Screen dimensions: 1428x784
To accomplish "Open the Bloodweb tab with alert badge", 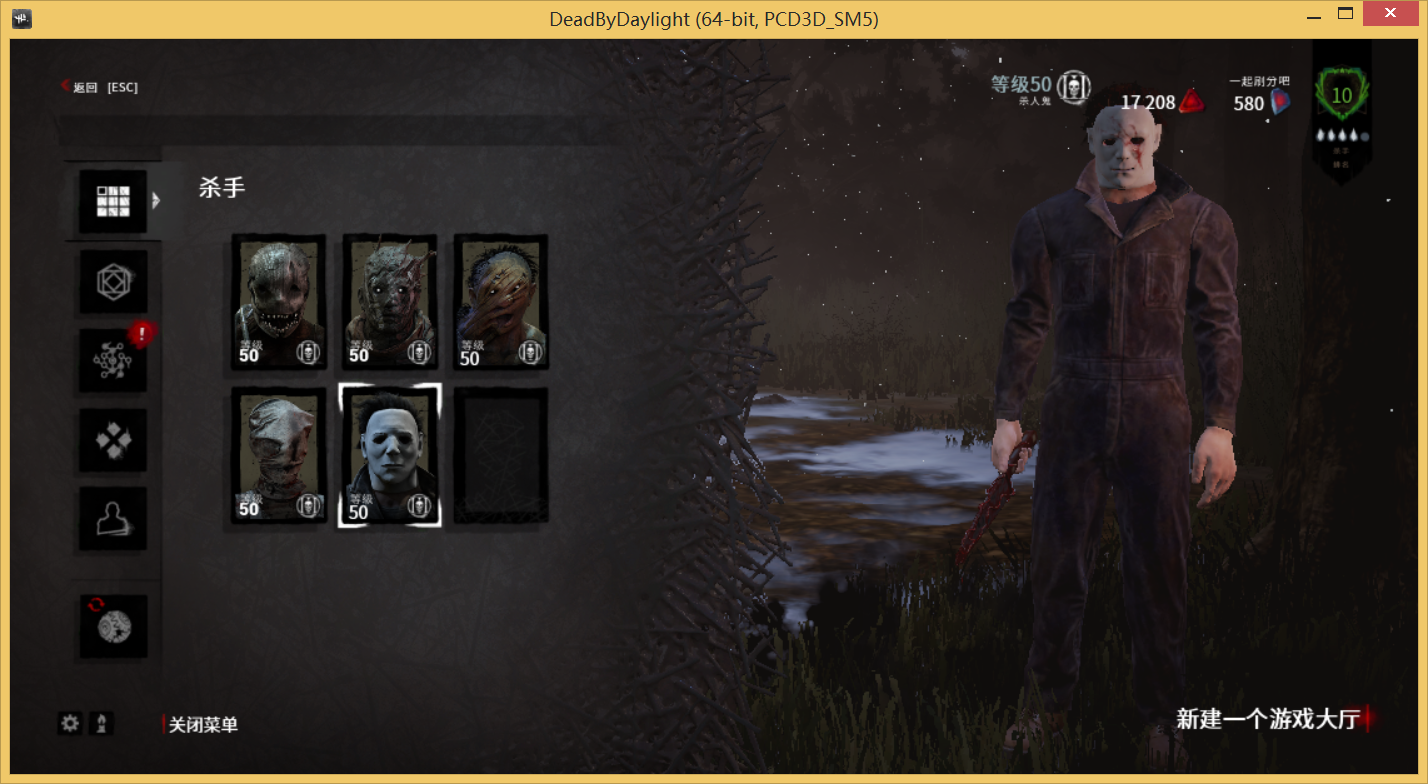I will coord(113,361).
